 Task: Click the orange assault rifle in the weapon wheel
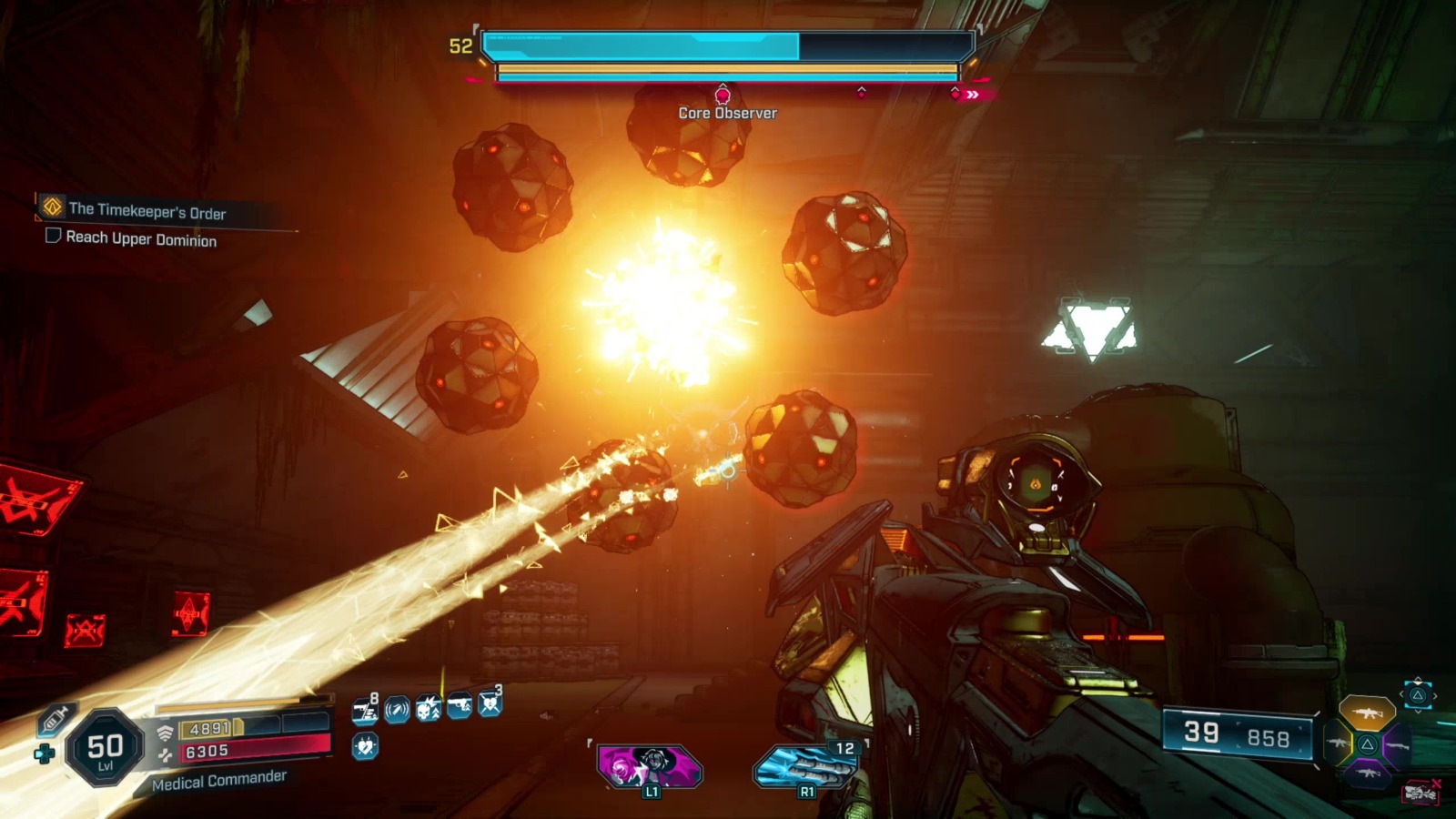point(1368,712)
